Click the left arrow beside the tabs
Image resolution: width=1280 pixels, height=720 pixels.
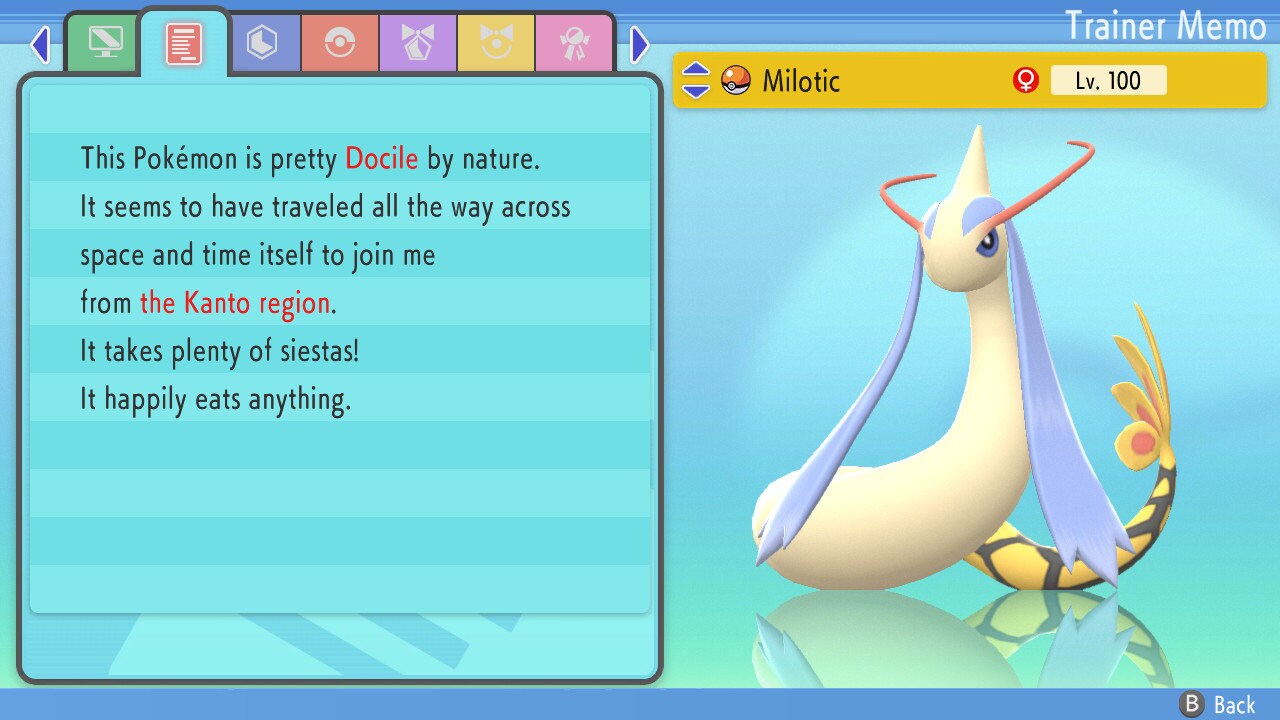point(40,44)
